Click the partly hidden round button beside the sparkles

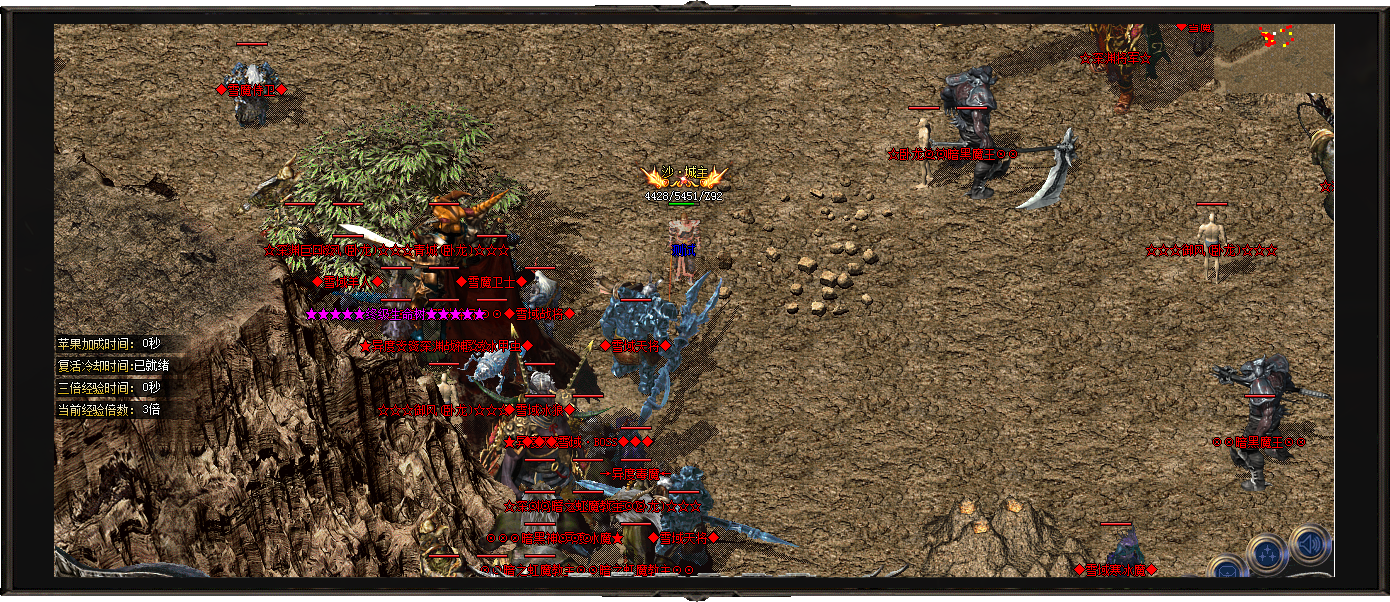coord(1227,568)
